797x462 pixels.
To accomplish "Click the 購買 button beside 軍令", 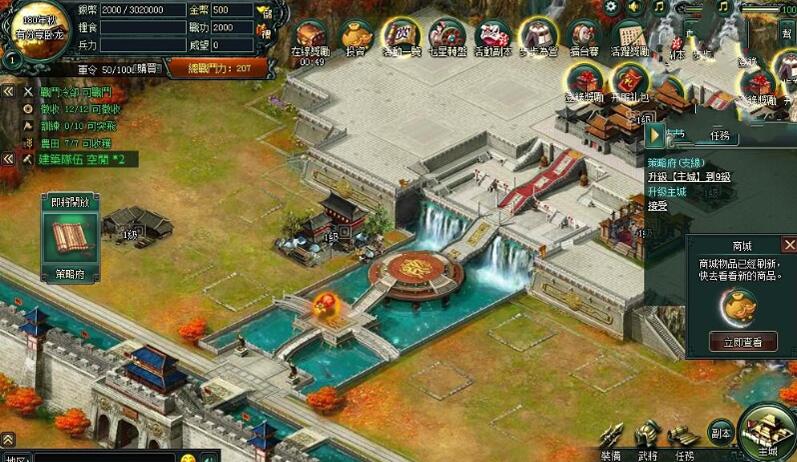I will click(x=148, y=69).
